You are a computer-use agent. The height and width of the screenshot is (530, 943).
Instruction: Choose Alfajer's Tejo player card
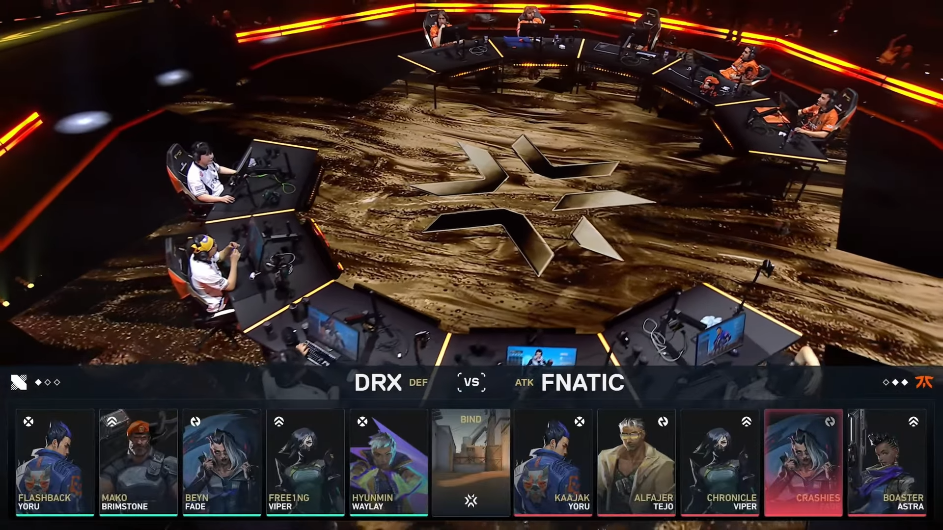(x=637, y=461)
